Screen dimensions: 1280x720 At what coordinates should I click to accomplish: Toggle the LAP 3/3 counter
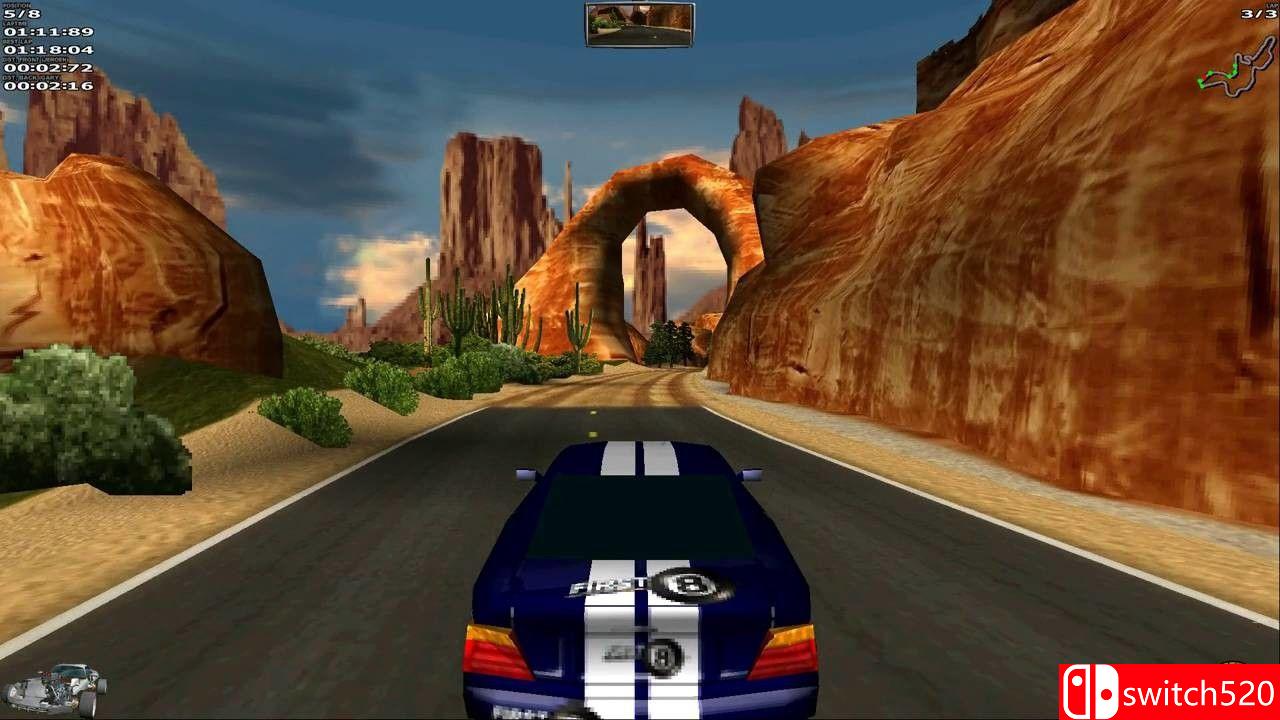point(1258,13)
